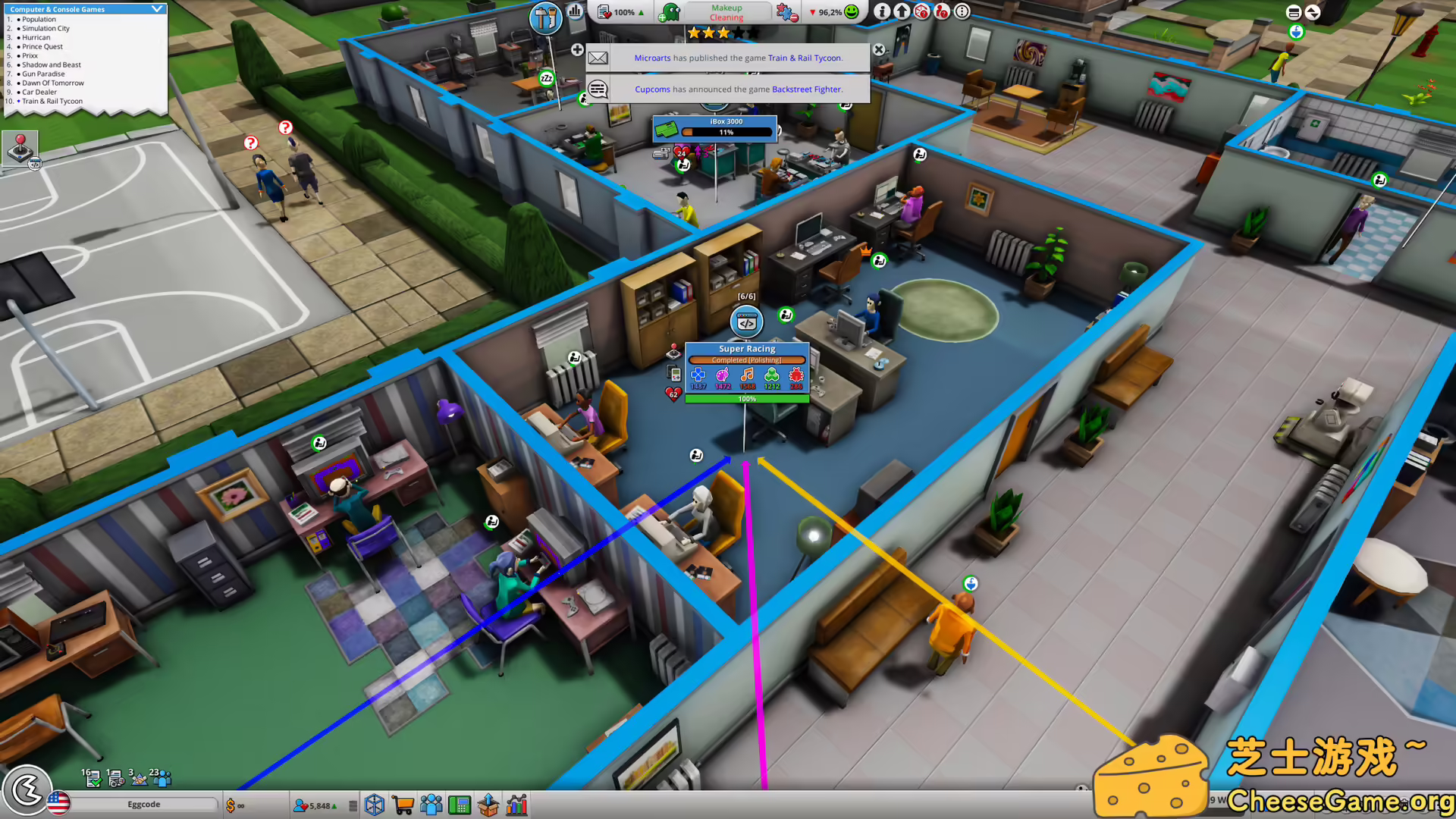Select the hammer icon at top center
Viewport: 1456px width, 819px height.
545,17
